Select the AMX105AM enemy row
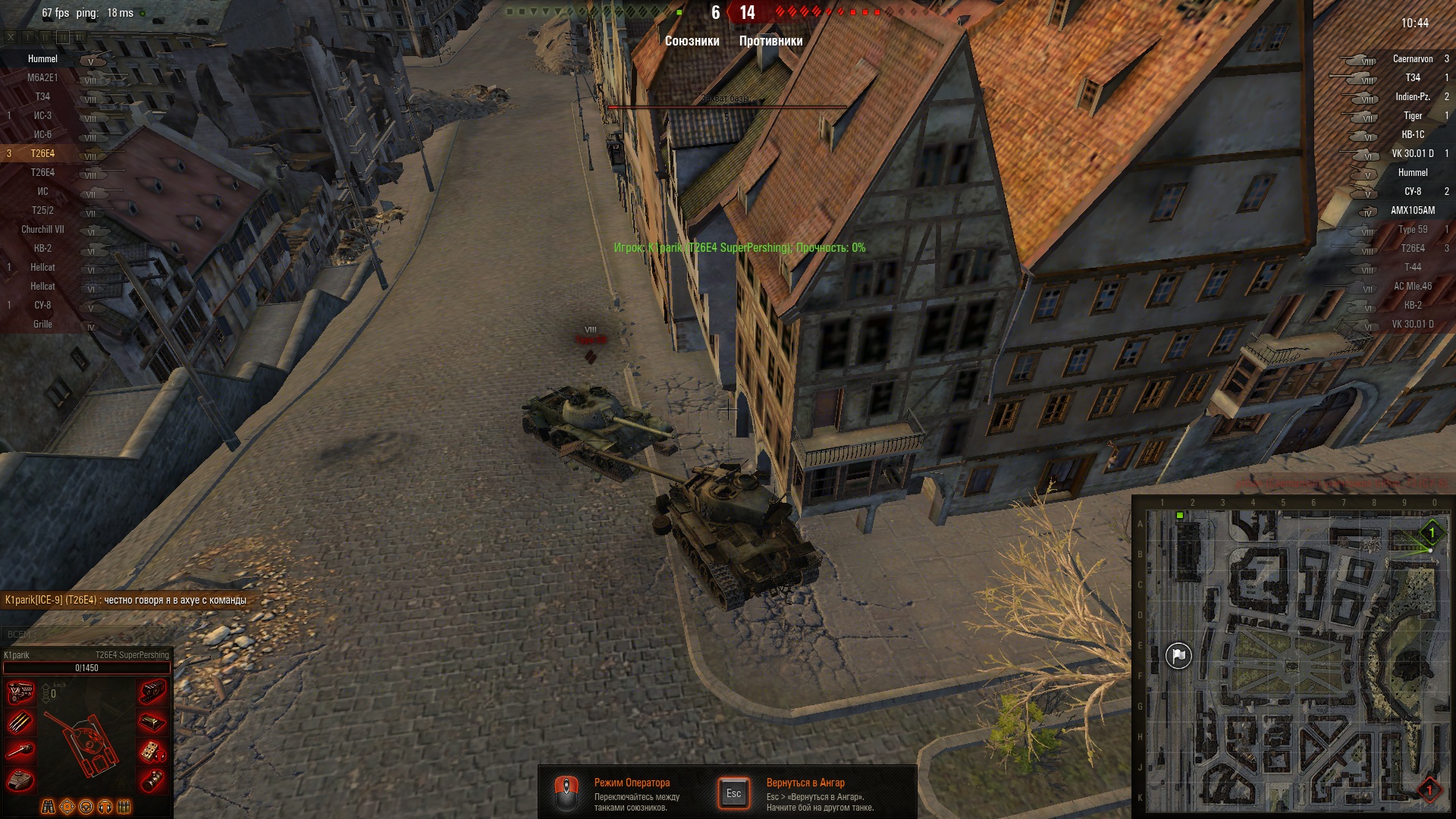 click(1412, 211)
